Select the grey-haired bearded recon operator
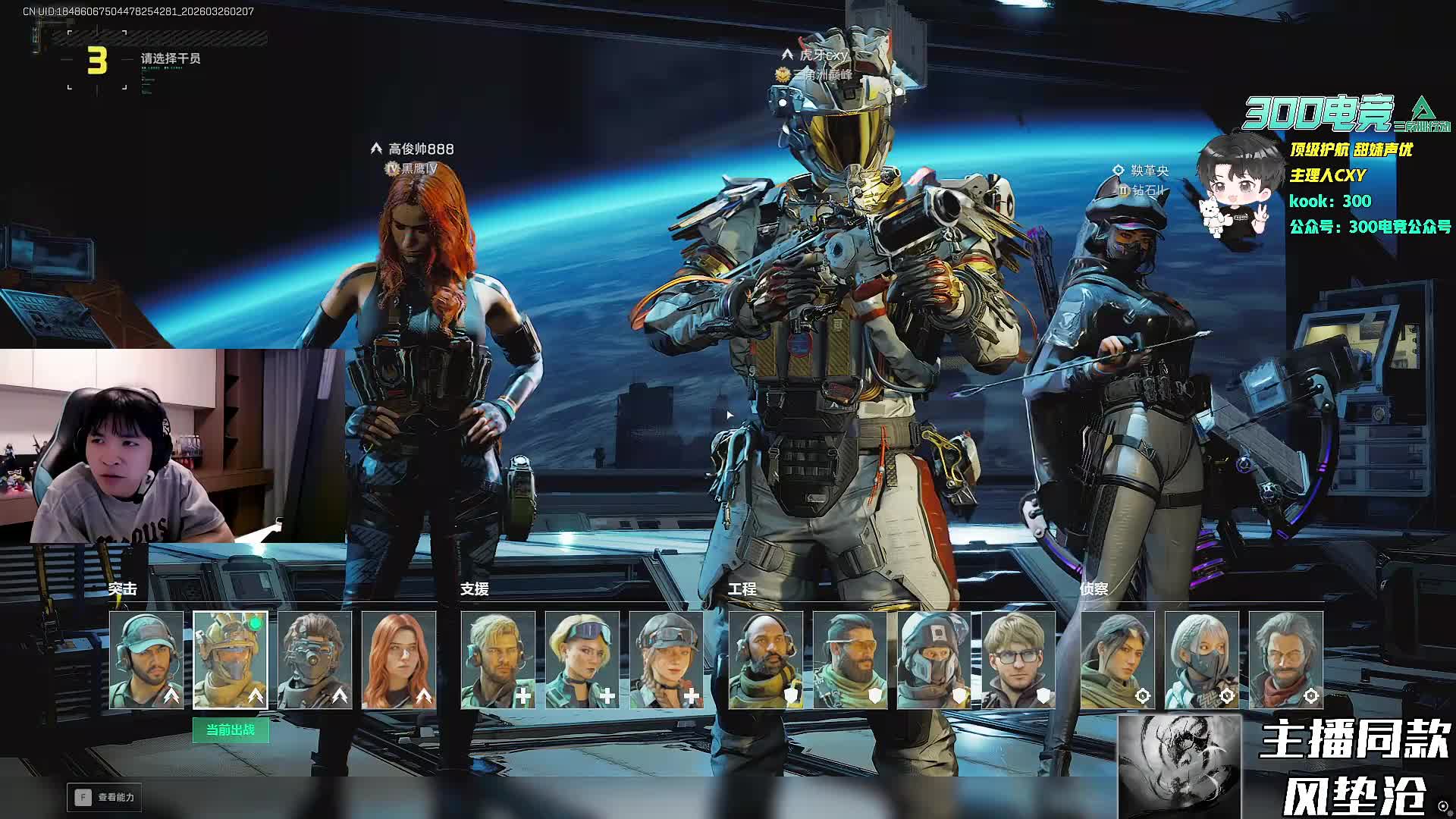This screenshot has width=1456, height=819. click(1286, 660)
